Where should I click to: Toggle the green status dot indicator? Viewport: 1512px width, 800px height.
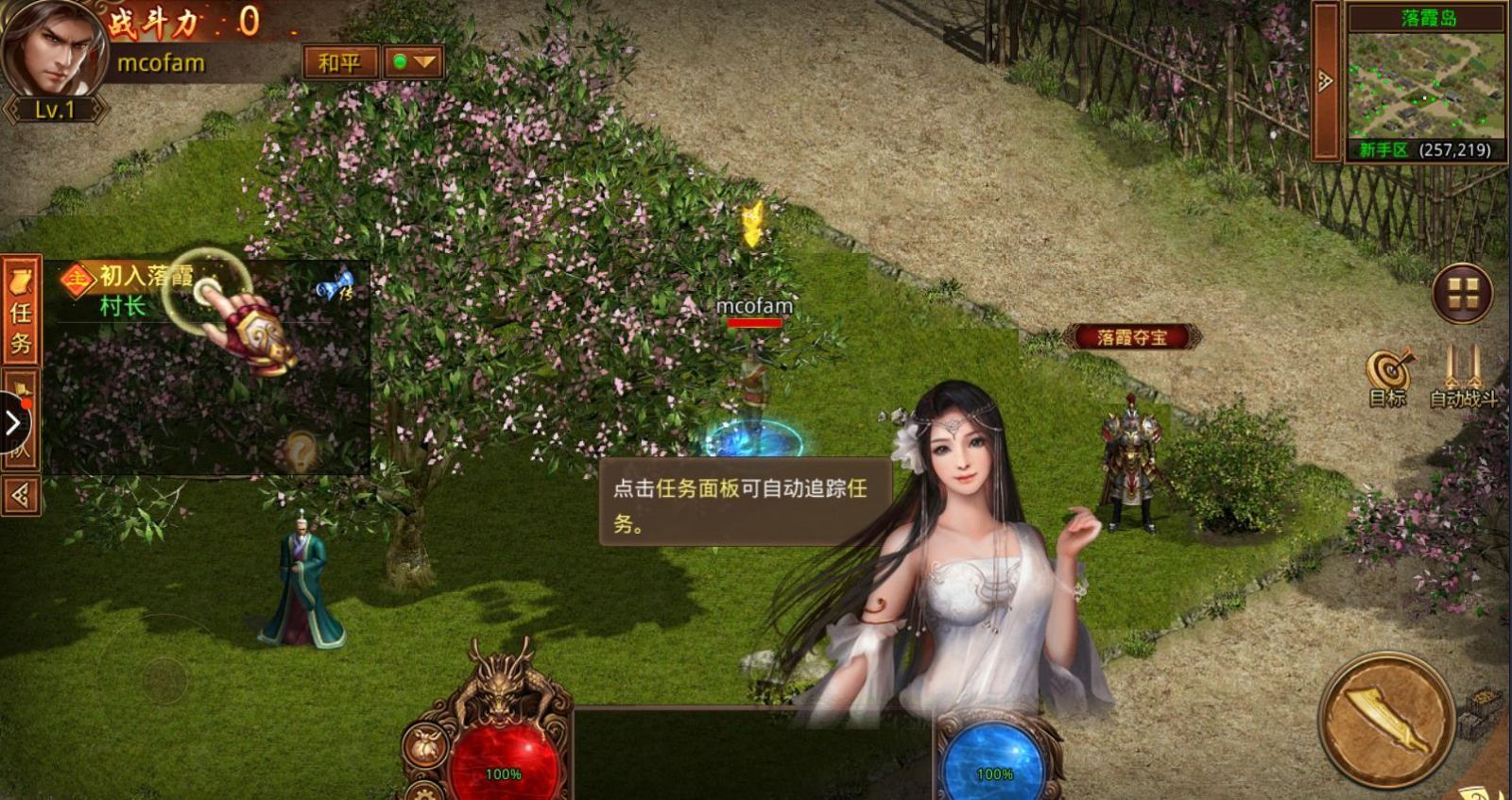[401, 60]
